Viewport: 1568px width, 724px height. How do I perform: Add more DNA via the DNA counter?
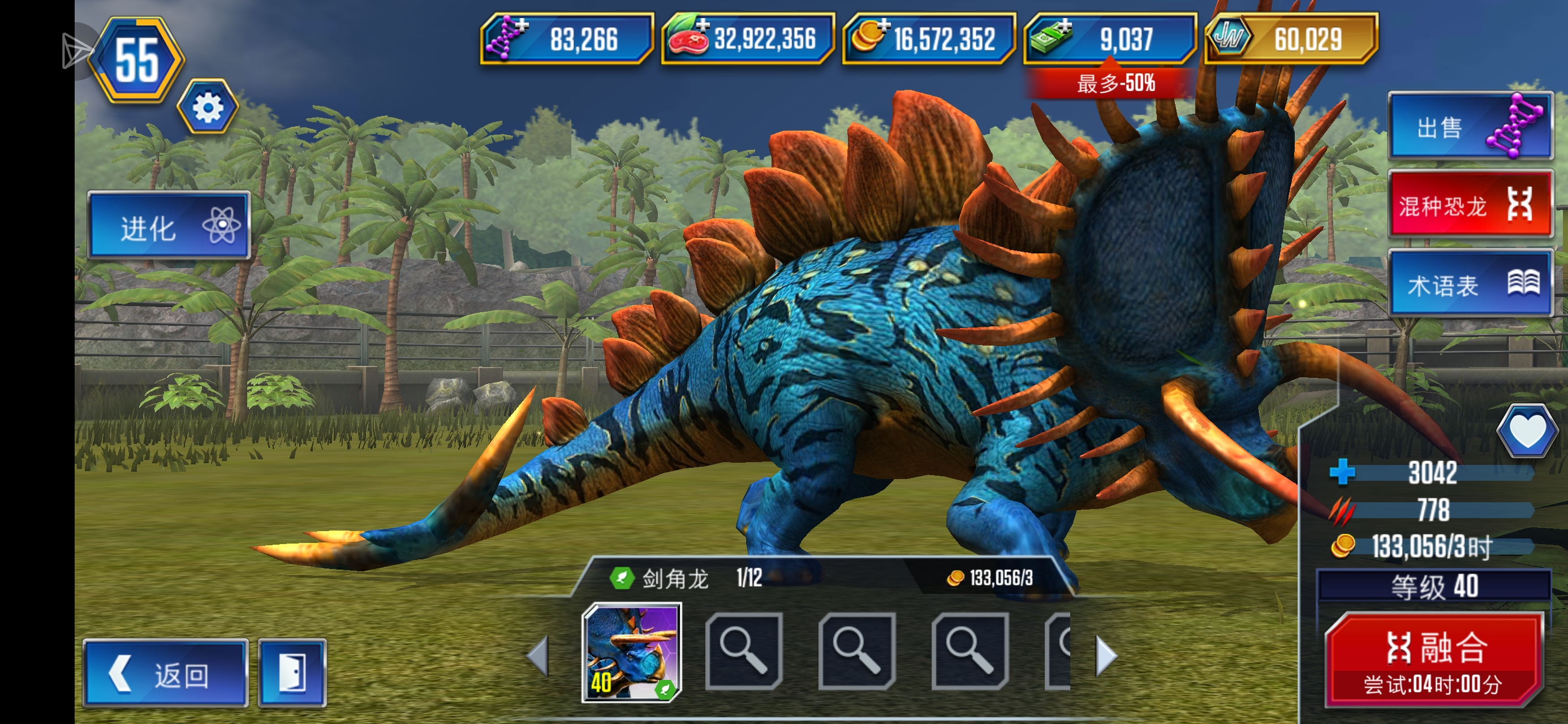point(566,39)
